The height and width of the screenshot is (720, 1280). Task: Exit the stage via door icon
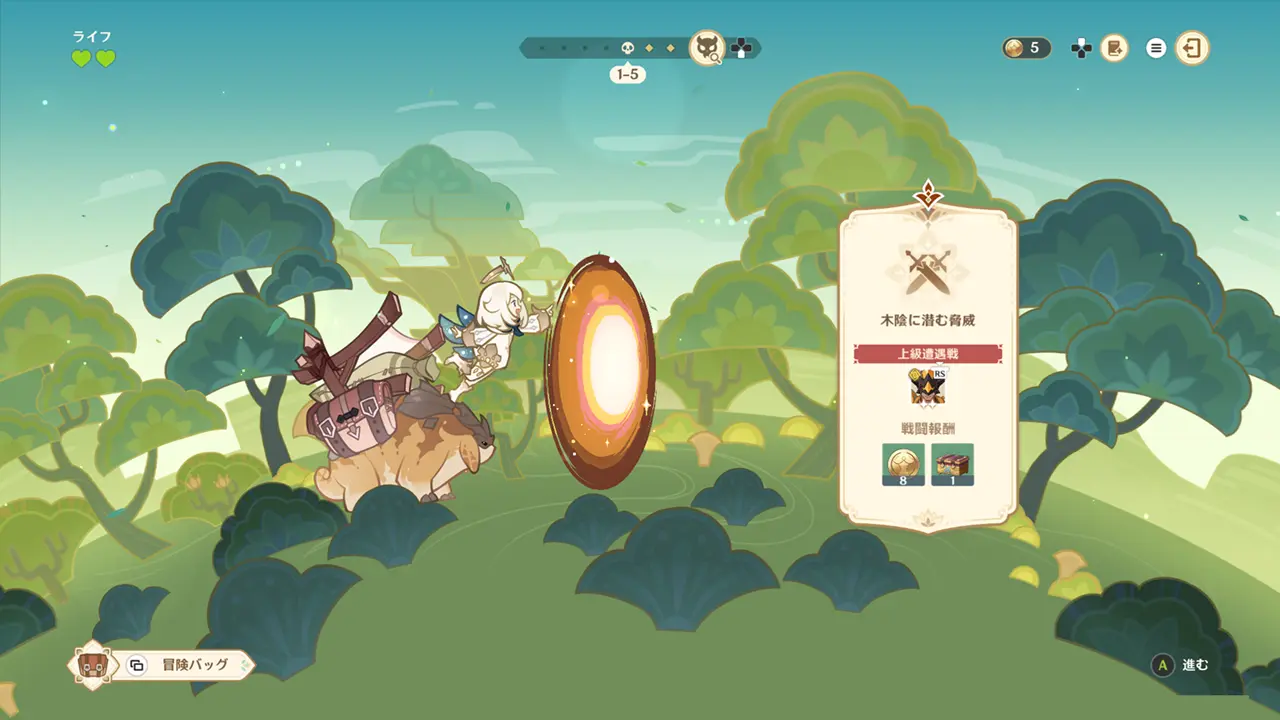point(1191,47)
